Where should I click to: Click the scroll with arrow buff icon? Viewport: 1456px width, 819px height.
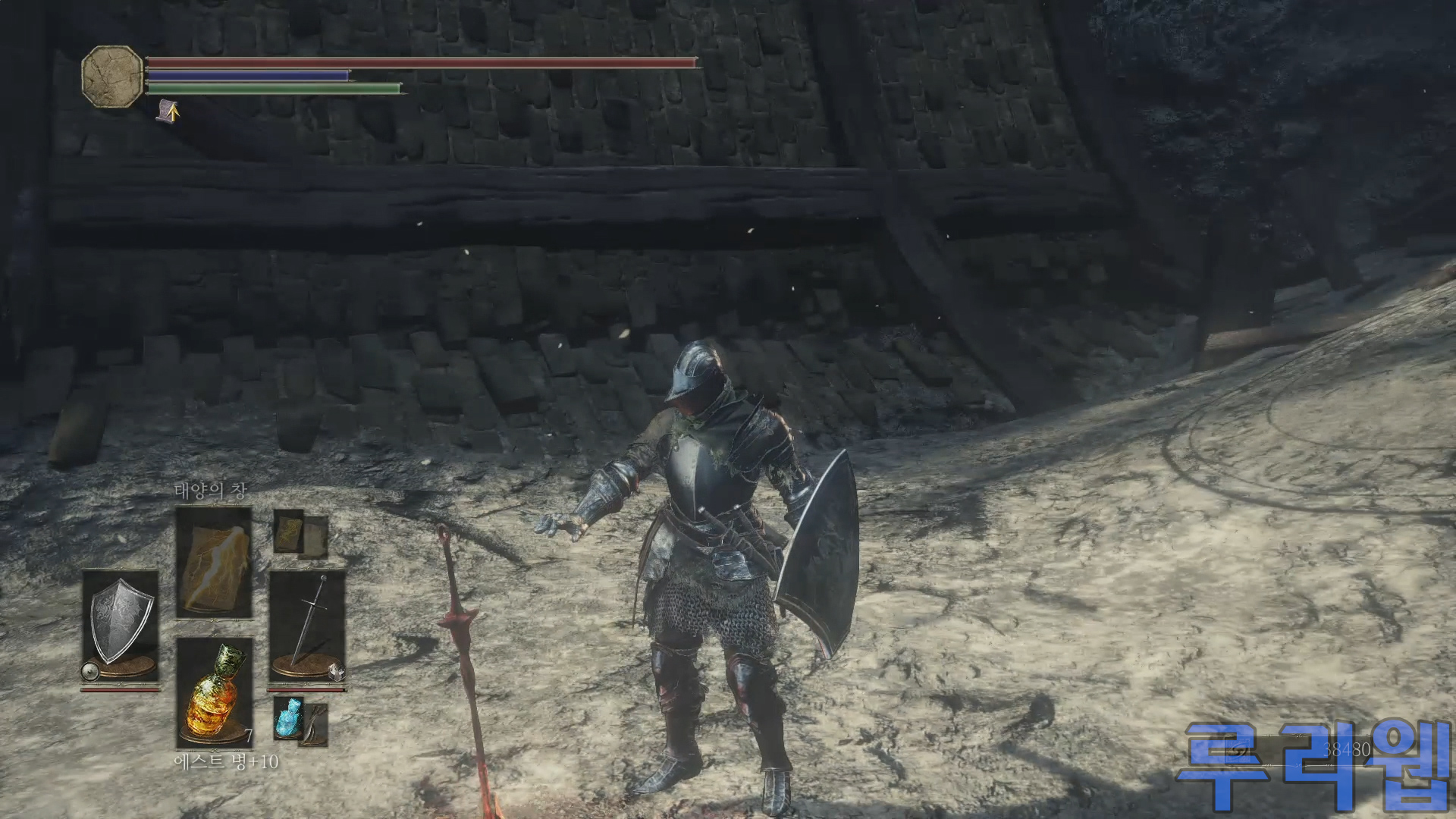(x=168, y=111)
